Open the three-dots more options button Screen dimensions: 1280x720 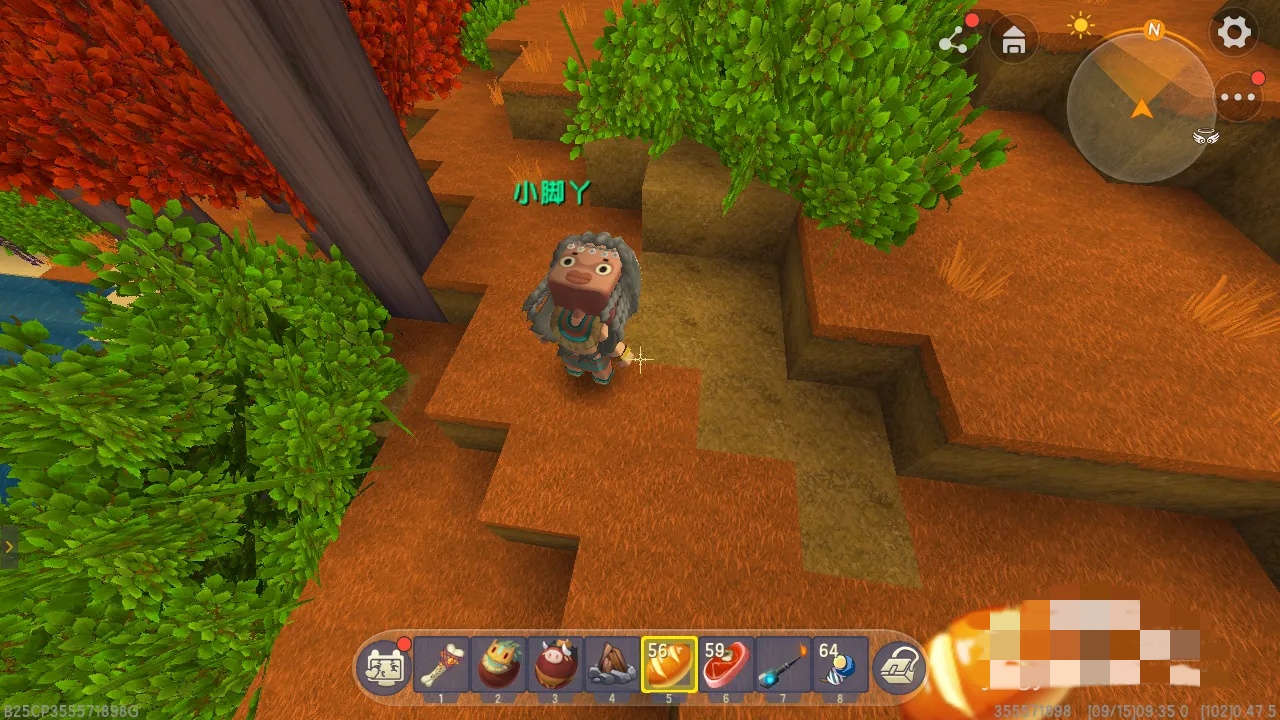click(1238, 98)
